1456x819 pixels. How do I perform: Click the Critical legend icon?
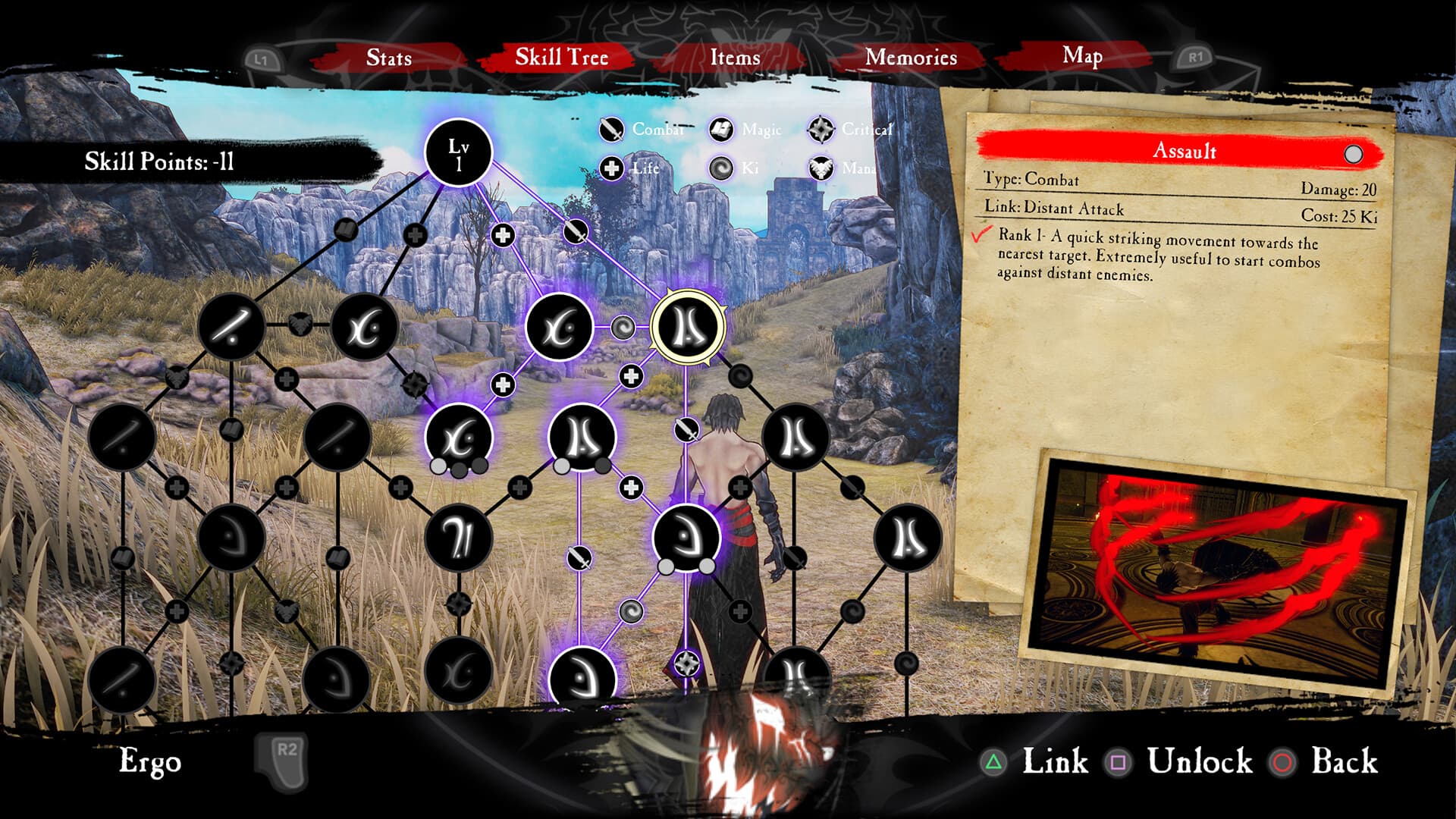click(x=821, y=129)
